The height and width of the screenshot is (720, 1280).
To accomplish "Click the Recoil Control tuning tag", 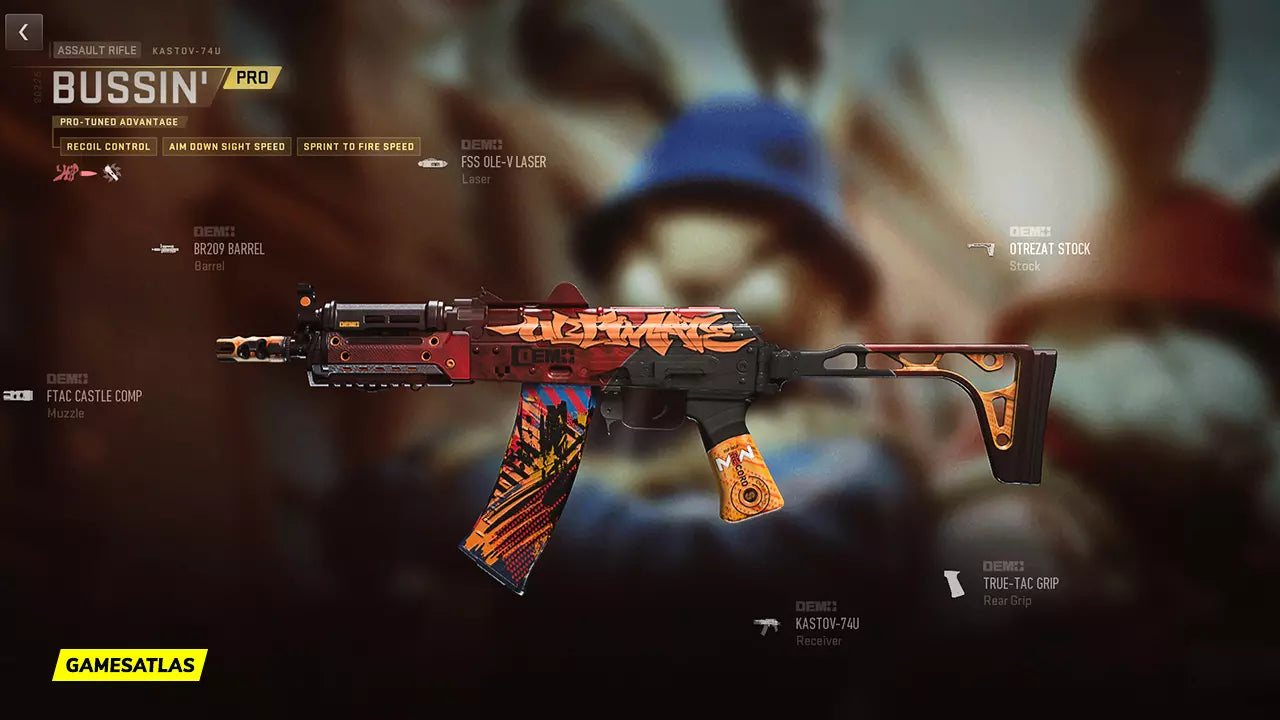I will click(x=108, y=147).
